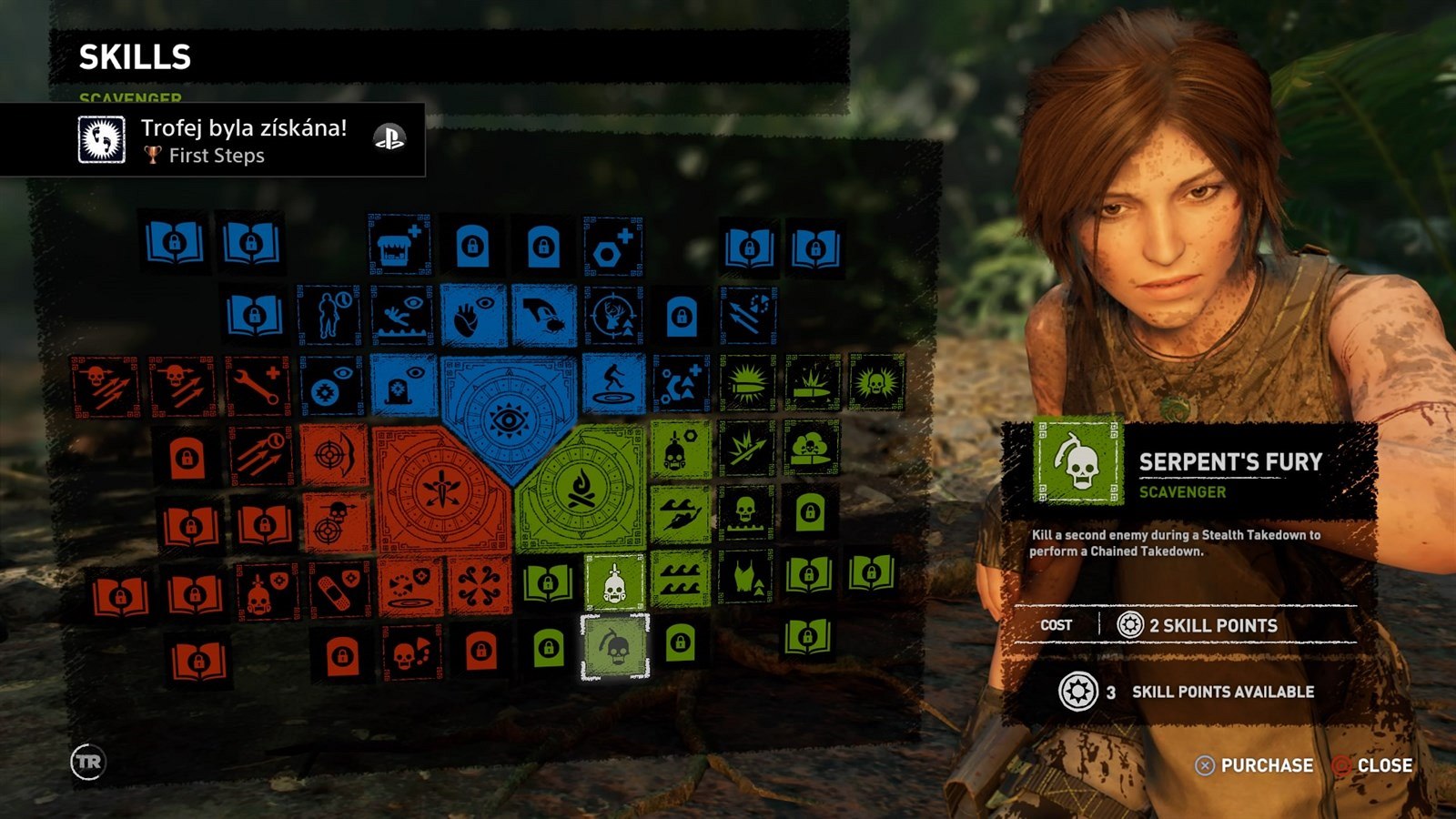Choose the green swimmer in waves skill

click(x=681, y=515)
